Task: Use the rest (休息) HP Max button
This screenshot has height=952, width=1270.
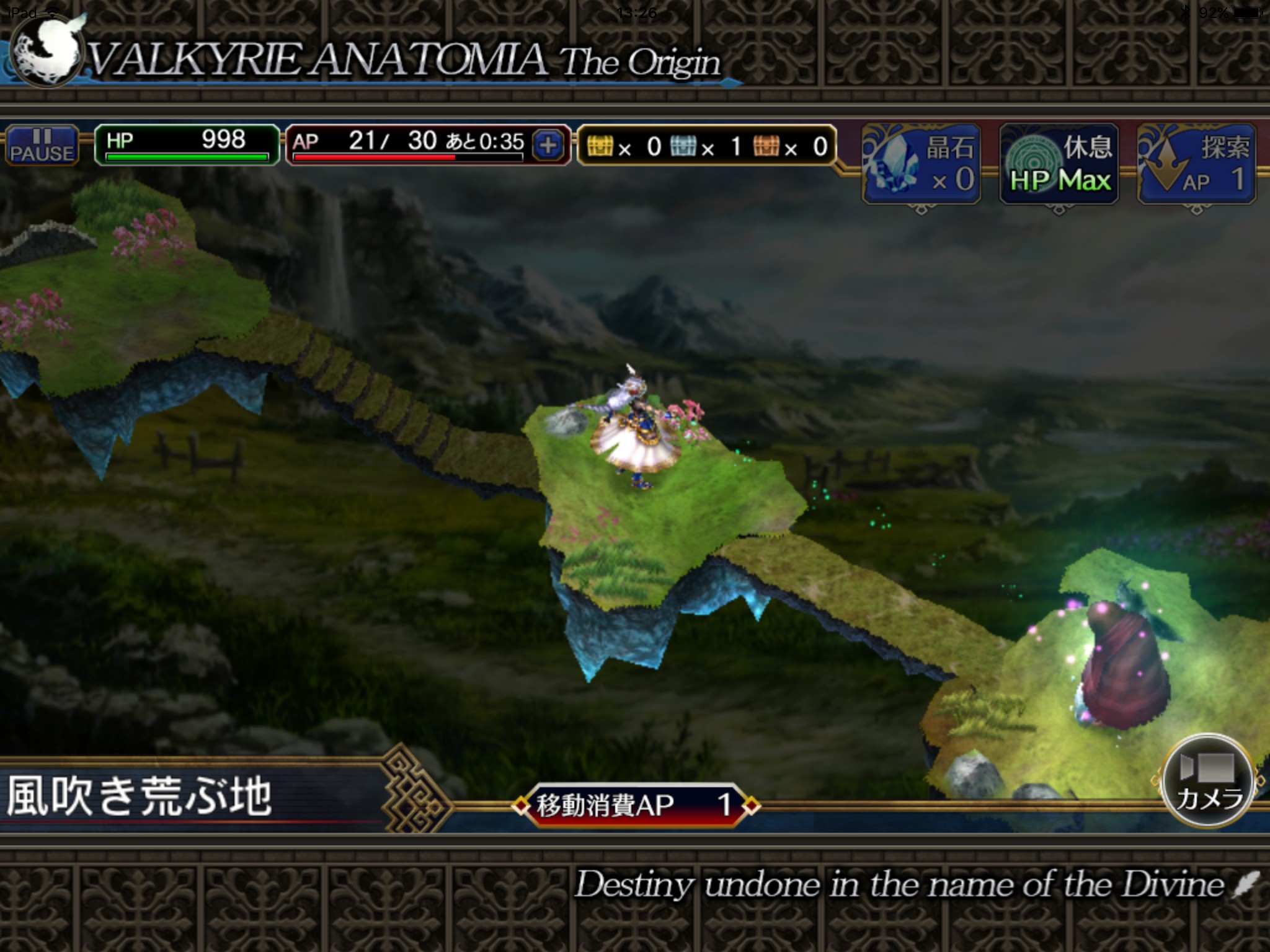Action: tap(1059, 164)
